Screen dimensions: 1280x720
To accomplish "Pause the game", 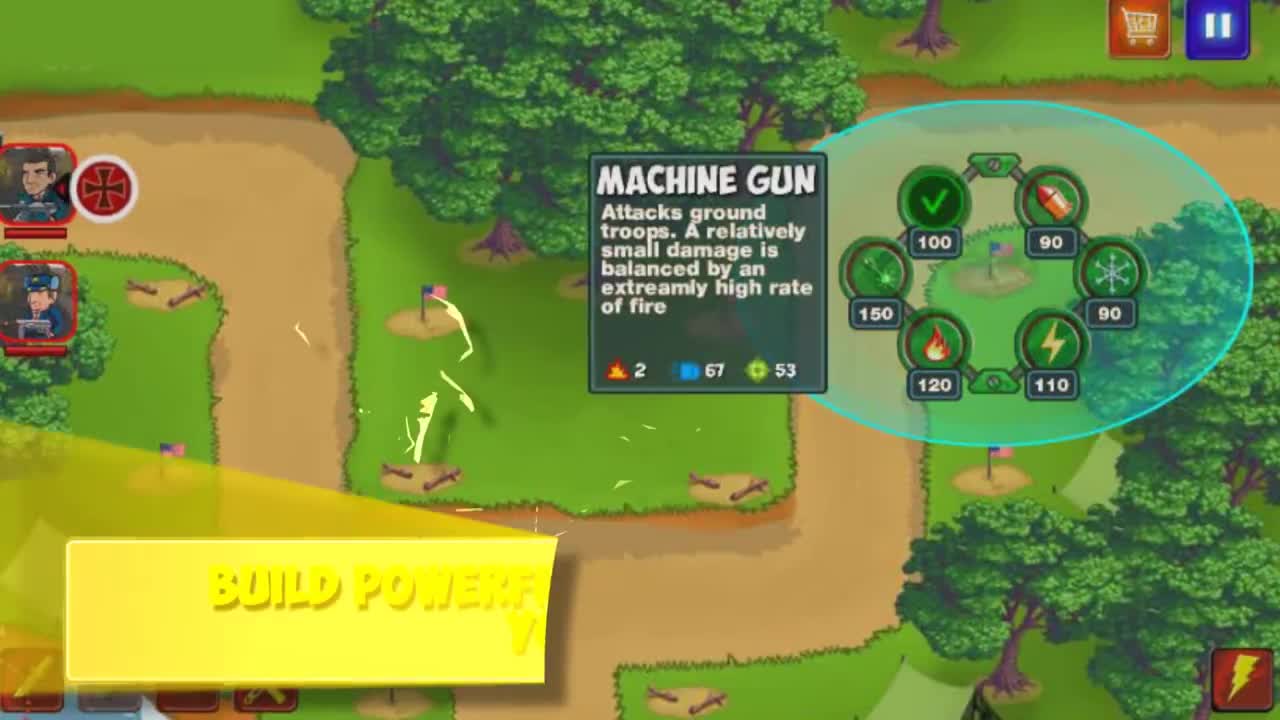I will [1218, 27].
